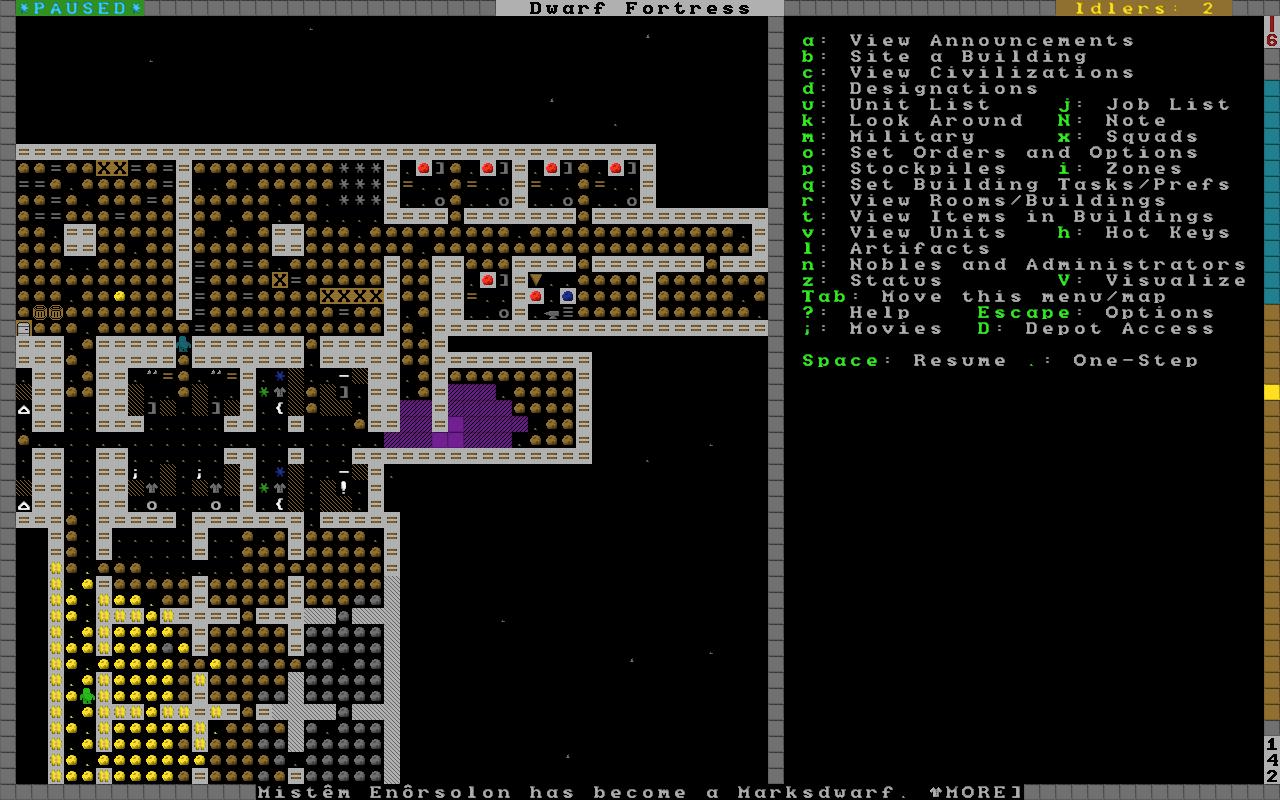Open View Civilizations entry
Screen dimensions: 1280x800
[991, 73]
